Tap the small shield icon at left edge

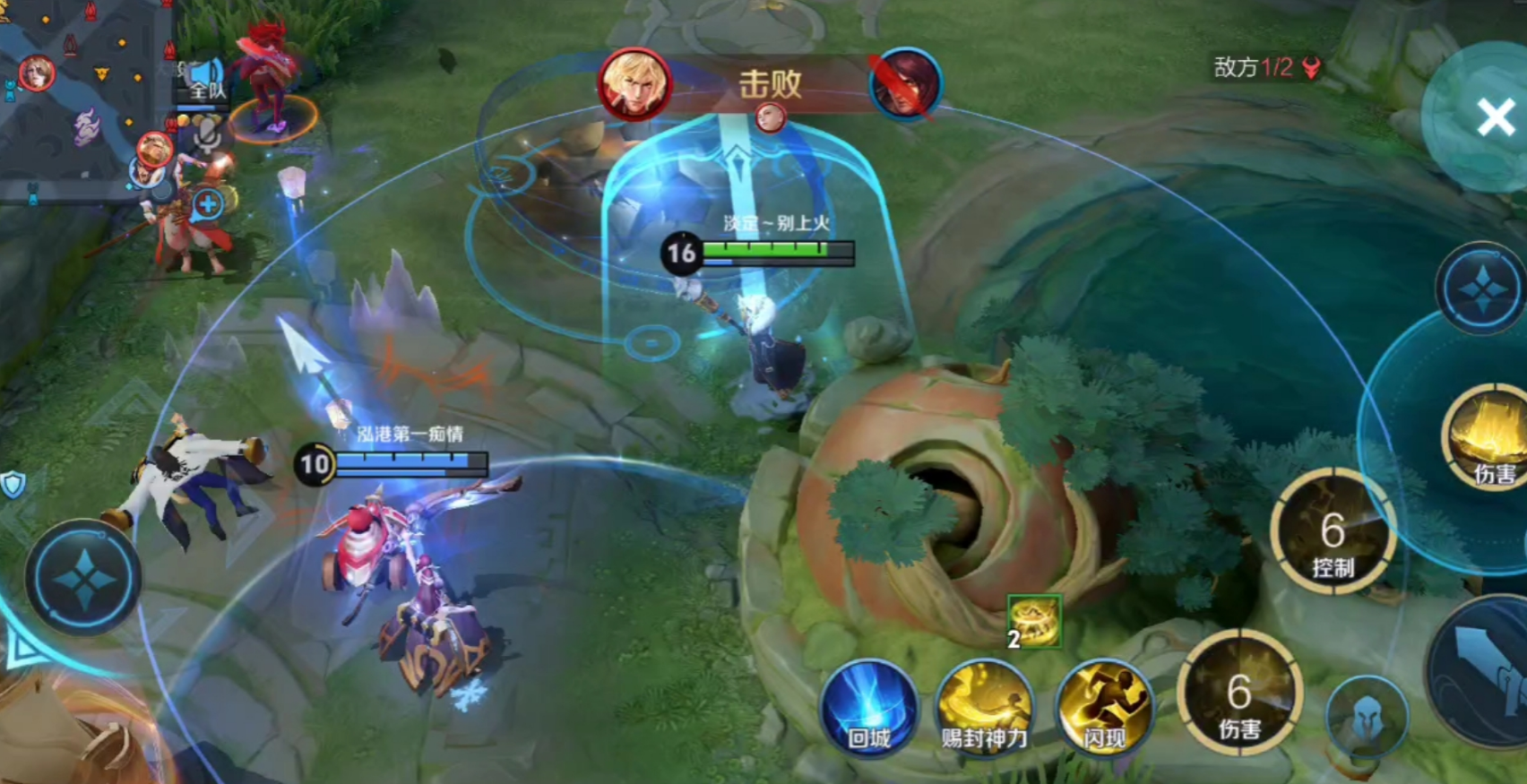(13, 485)
